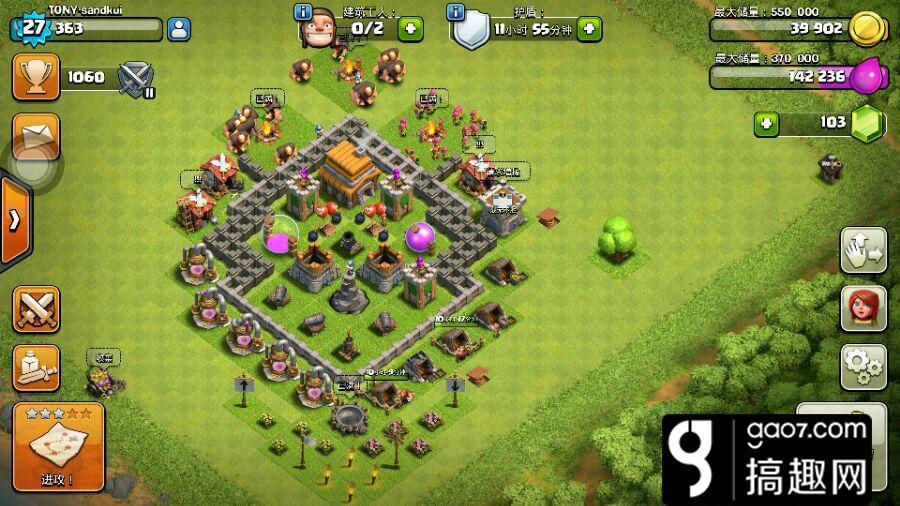Tap the league badge beside the trophy count
This screenshot has height=506, width=900.
[x=134, y=78]
